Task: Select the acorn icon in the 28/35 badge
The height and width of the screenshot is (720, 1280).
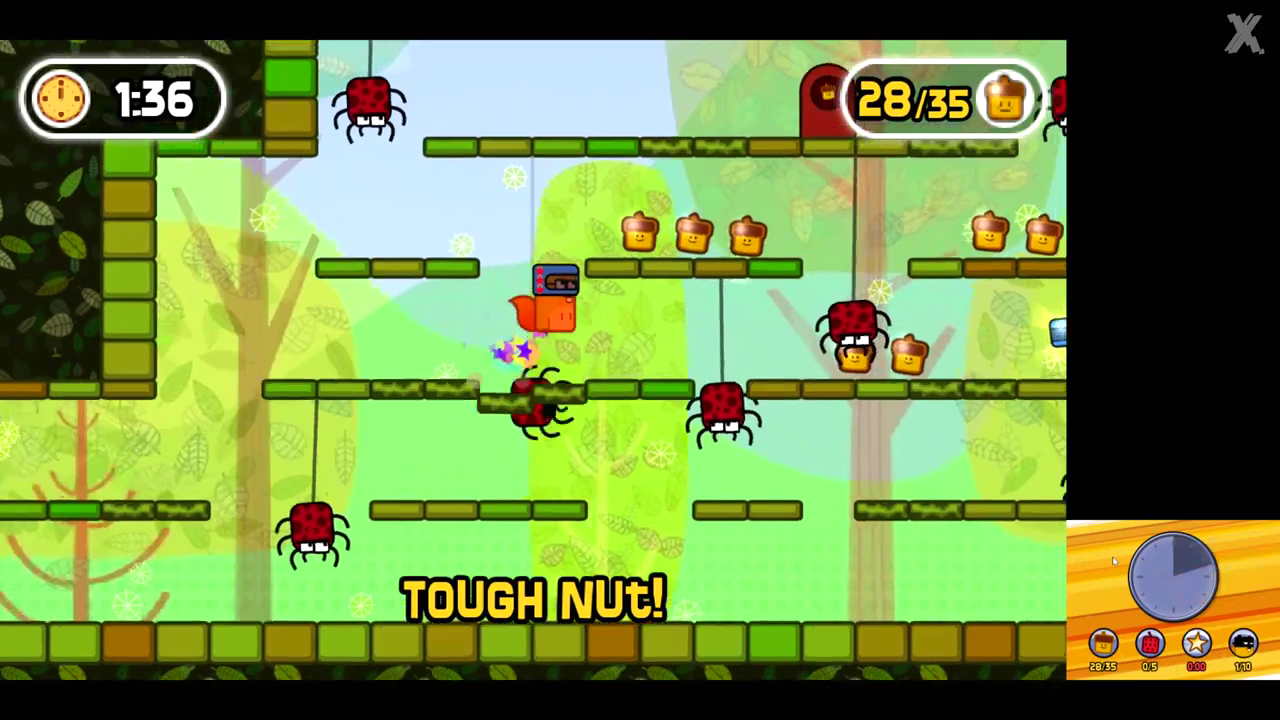Action: (1005, 99)
